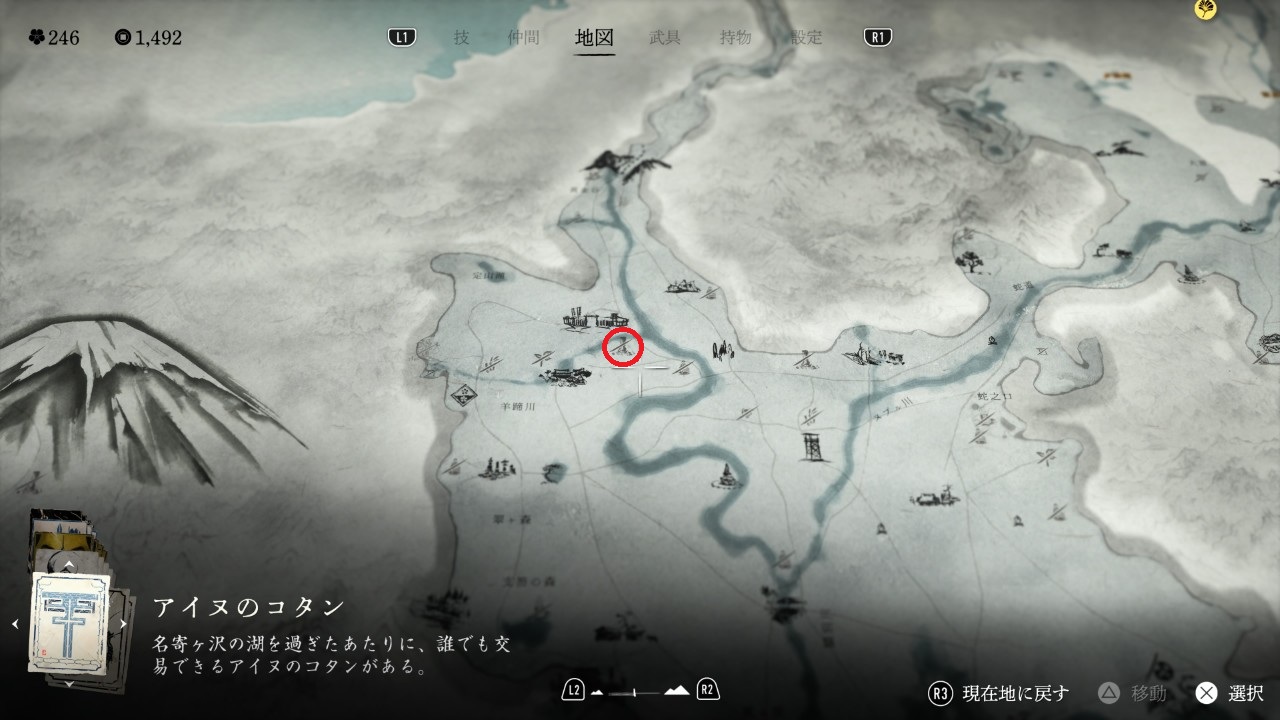Go to the 設定 settings tab
This screenshot has height=720, width=1280.
[x=806, y=38]
